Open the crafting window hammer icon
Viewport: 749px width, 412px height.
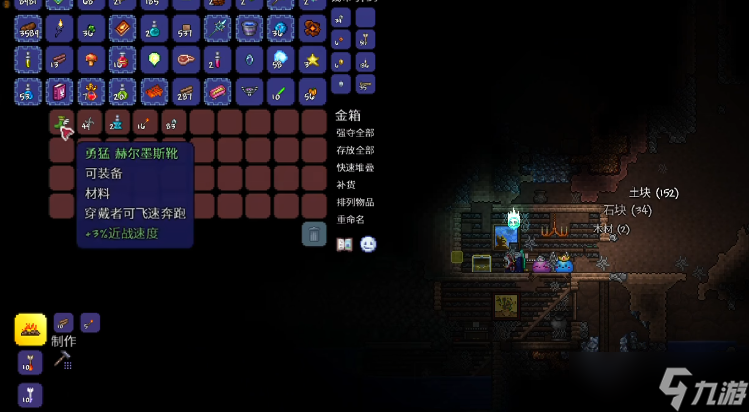pyautogui.click(x=62, y=359)
